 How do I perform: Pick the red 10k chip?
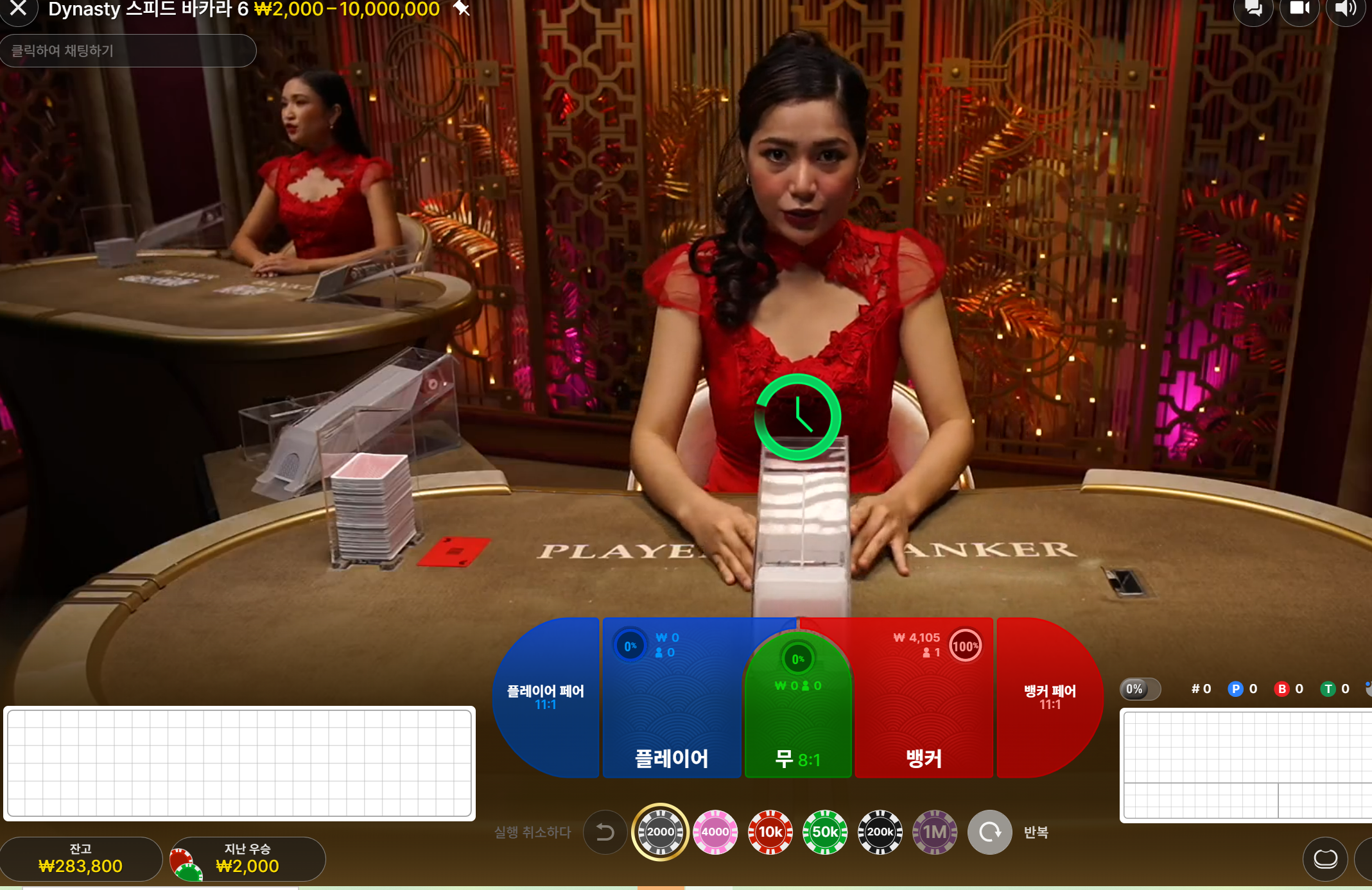click(770, 832)
